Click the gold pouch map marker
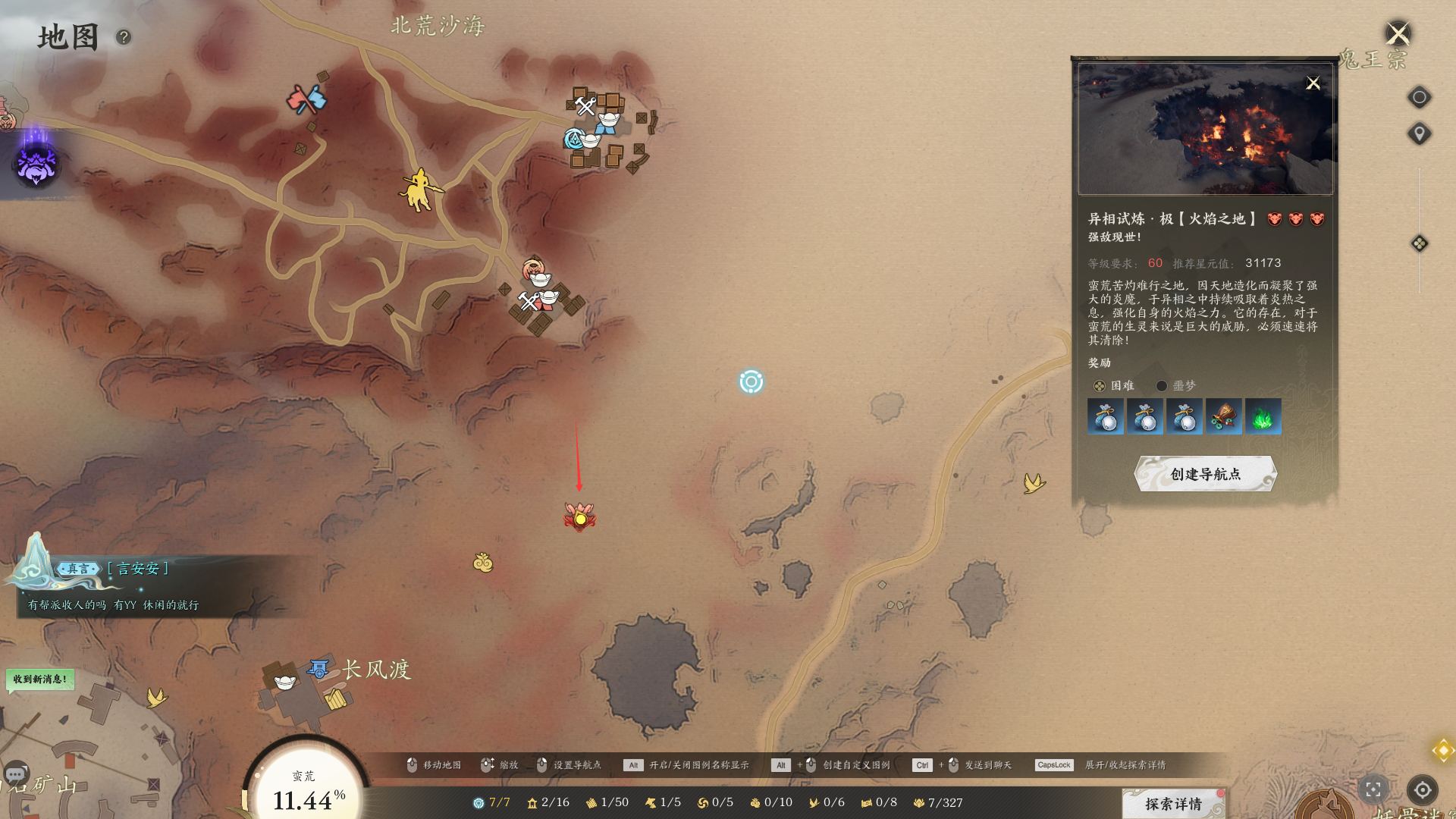 pos(483,563)
